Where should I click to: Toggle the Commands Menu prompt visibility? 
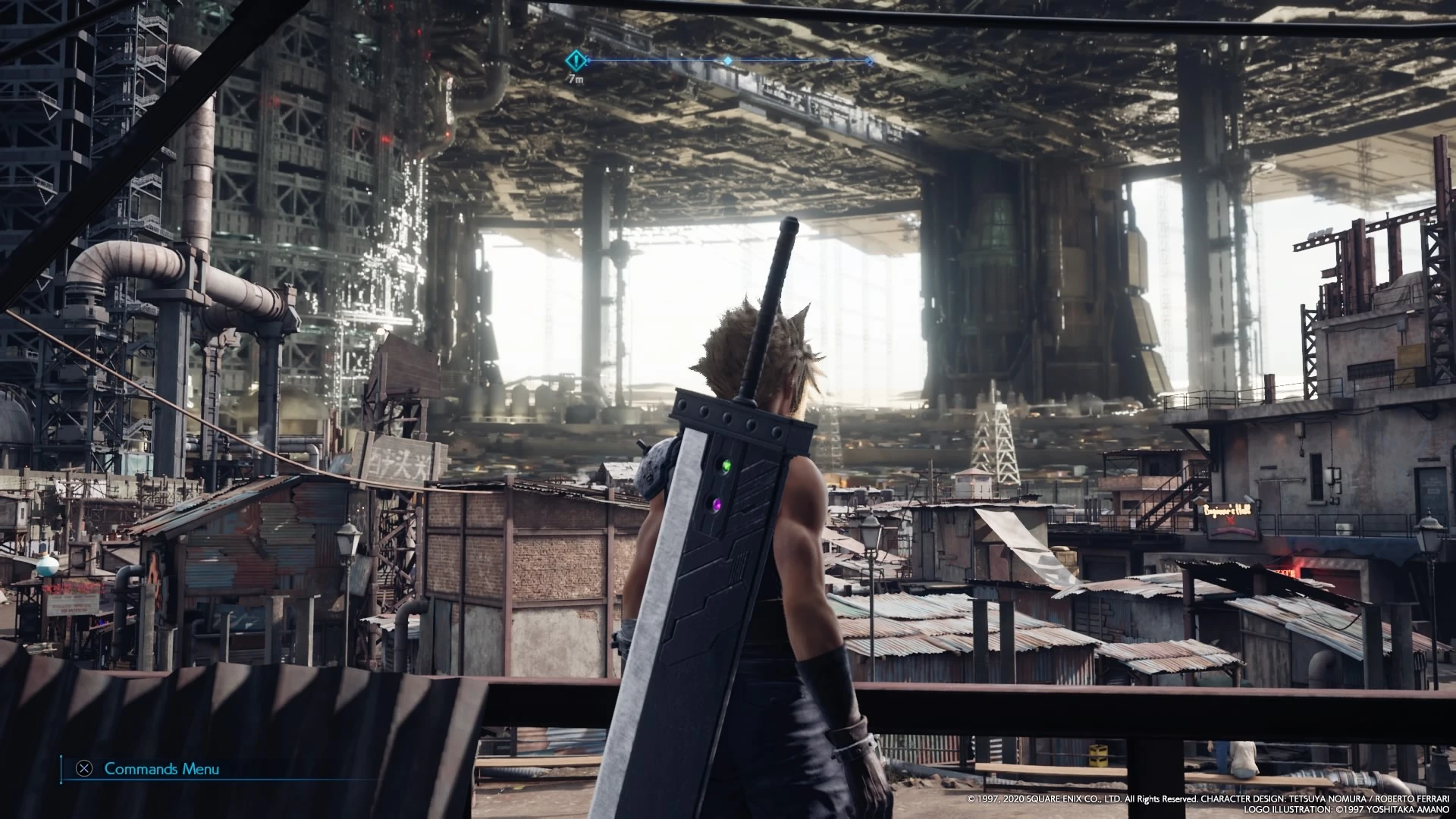[162, 768]
